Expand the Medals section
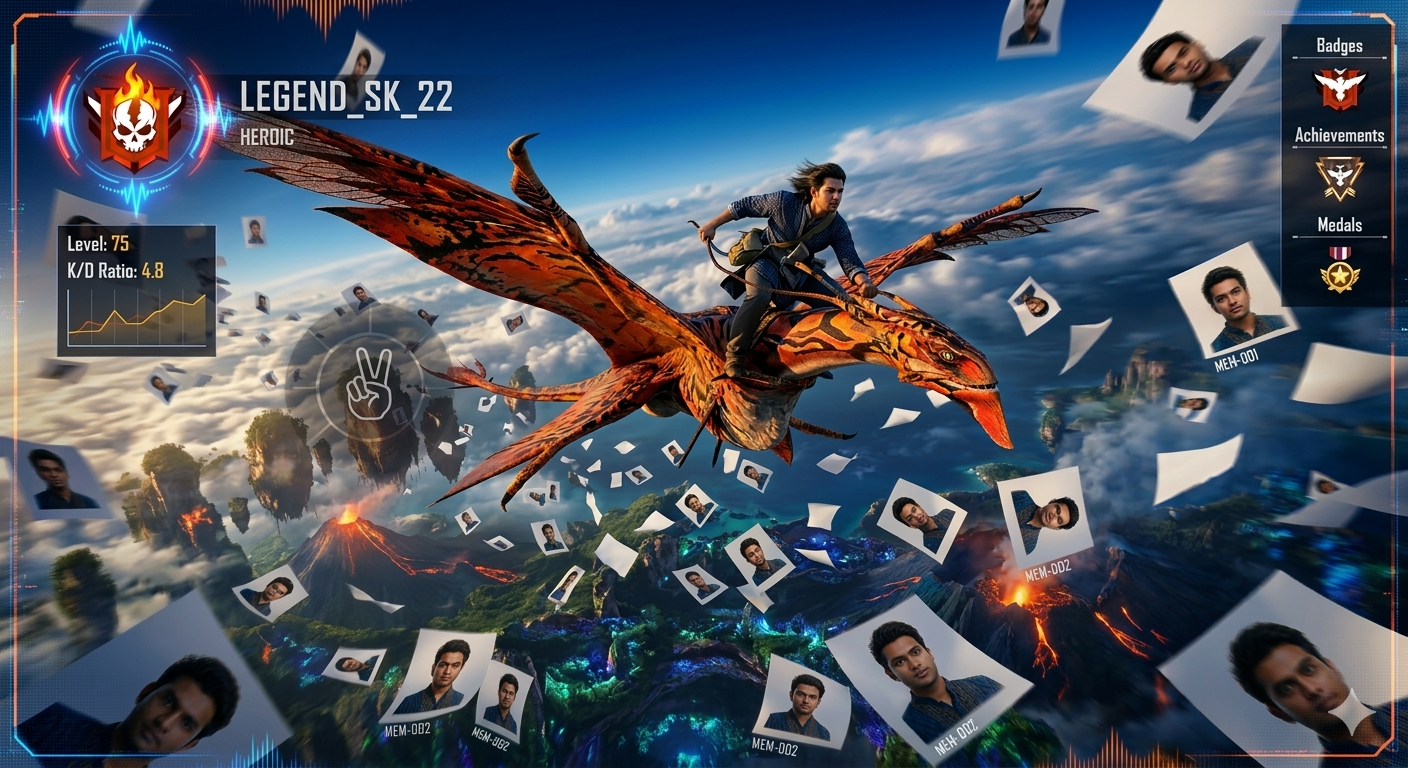Viewport: 1408px width, 768px height. (1339, 224)
